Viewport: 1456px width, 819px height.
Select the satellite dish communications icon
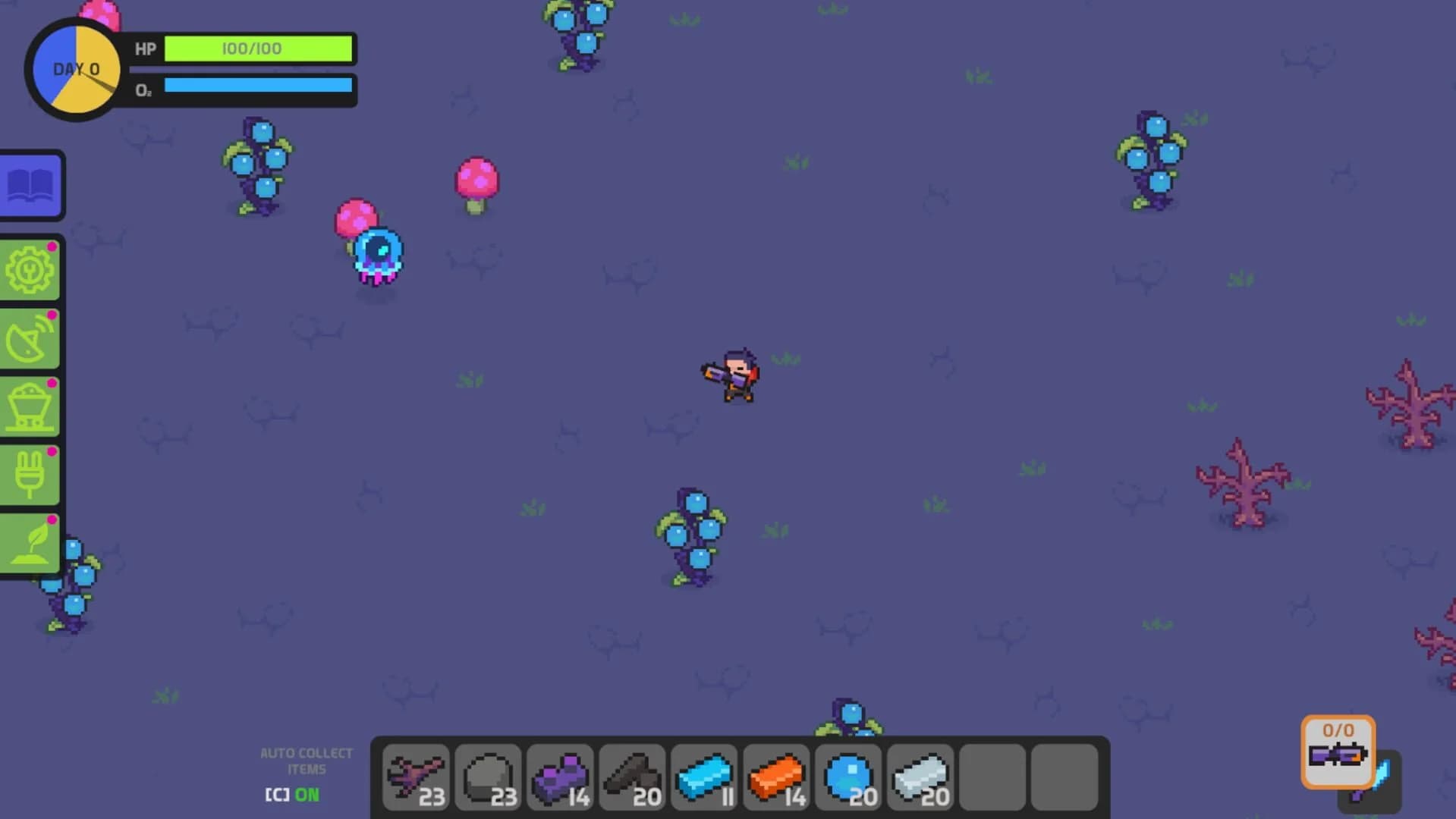pos(29,337)
